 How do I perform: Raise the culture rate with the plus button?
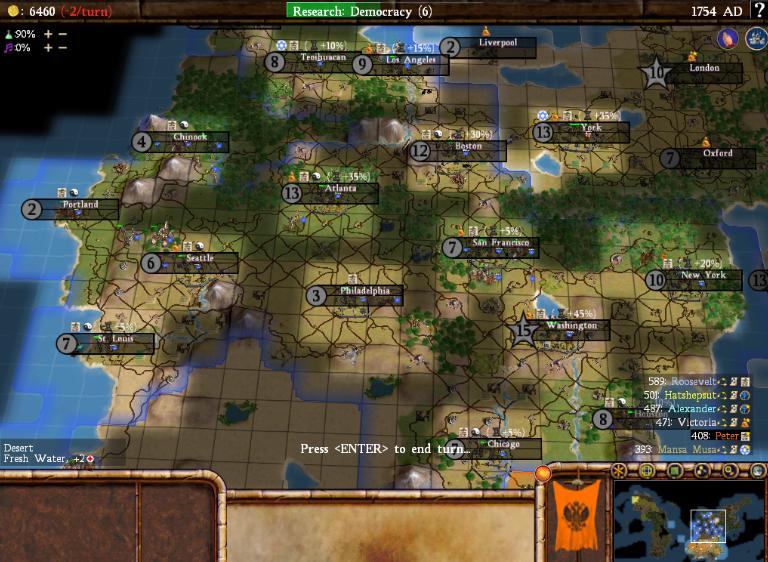tap(46, 48)
